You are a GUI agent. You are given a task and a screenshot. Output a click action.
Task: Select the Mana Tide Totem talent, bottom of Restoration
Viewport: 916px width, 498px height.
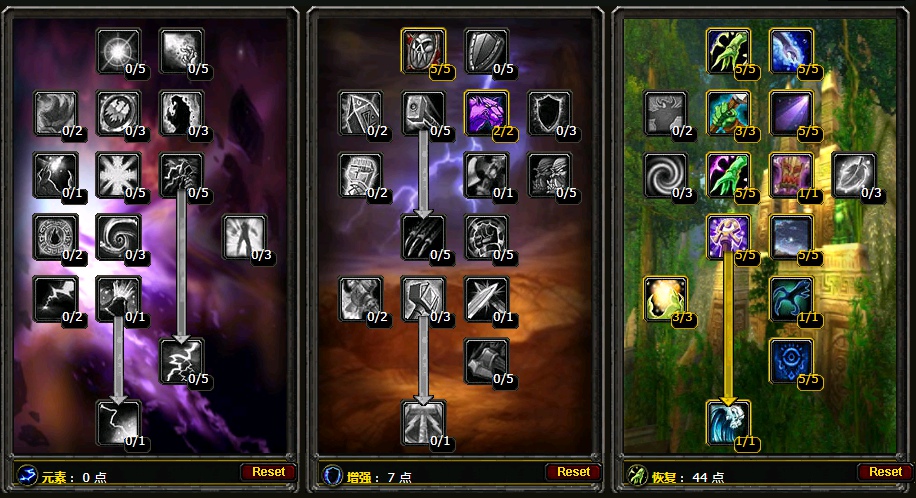pyautogui.click(x=727, y=421)
